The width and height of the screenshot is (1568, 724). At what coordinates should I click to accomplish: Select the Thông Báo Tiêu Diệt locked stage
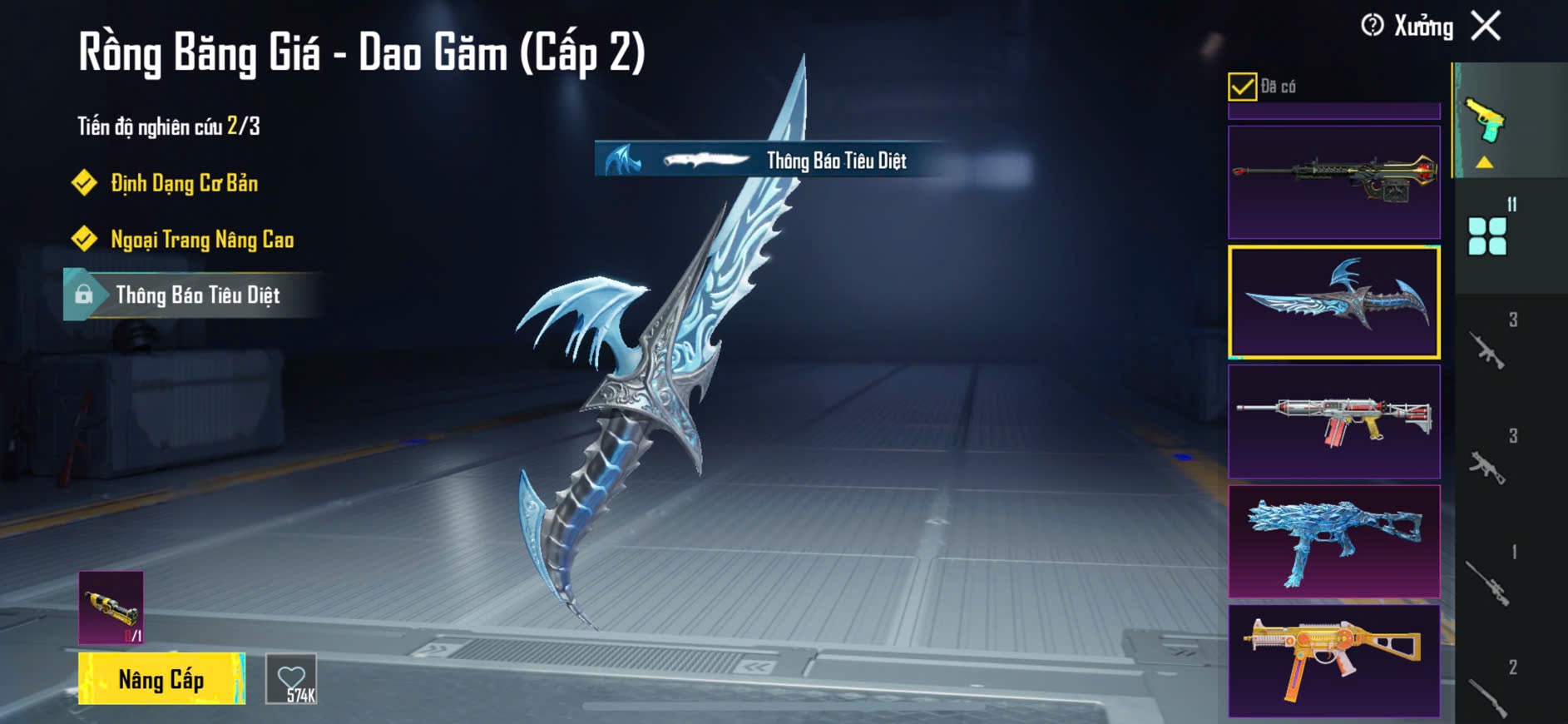click(x=196, y=295)
